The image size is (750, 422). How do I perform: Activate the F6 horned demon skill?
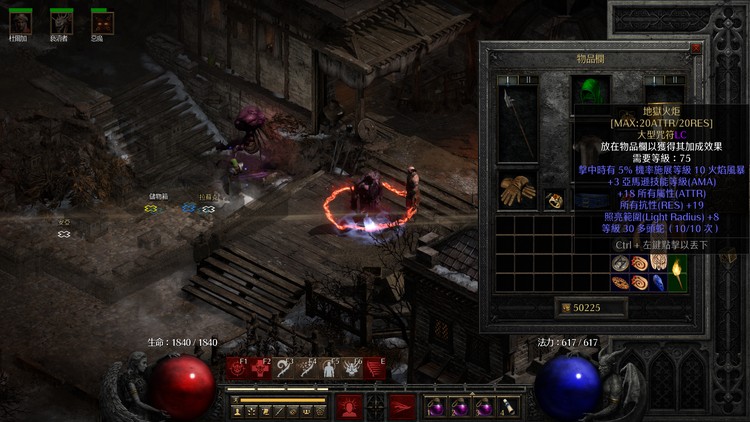pos(352,369)
